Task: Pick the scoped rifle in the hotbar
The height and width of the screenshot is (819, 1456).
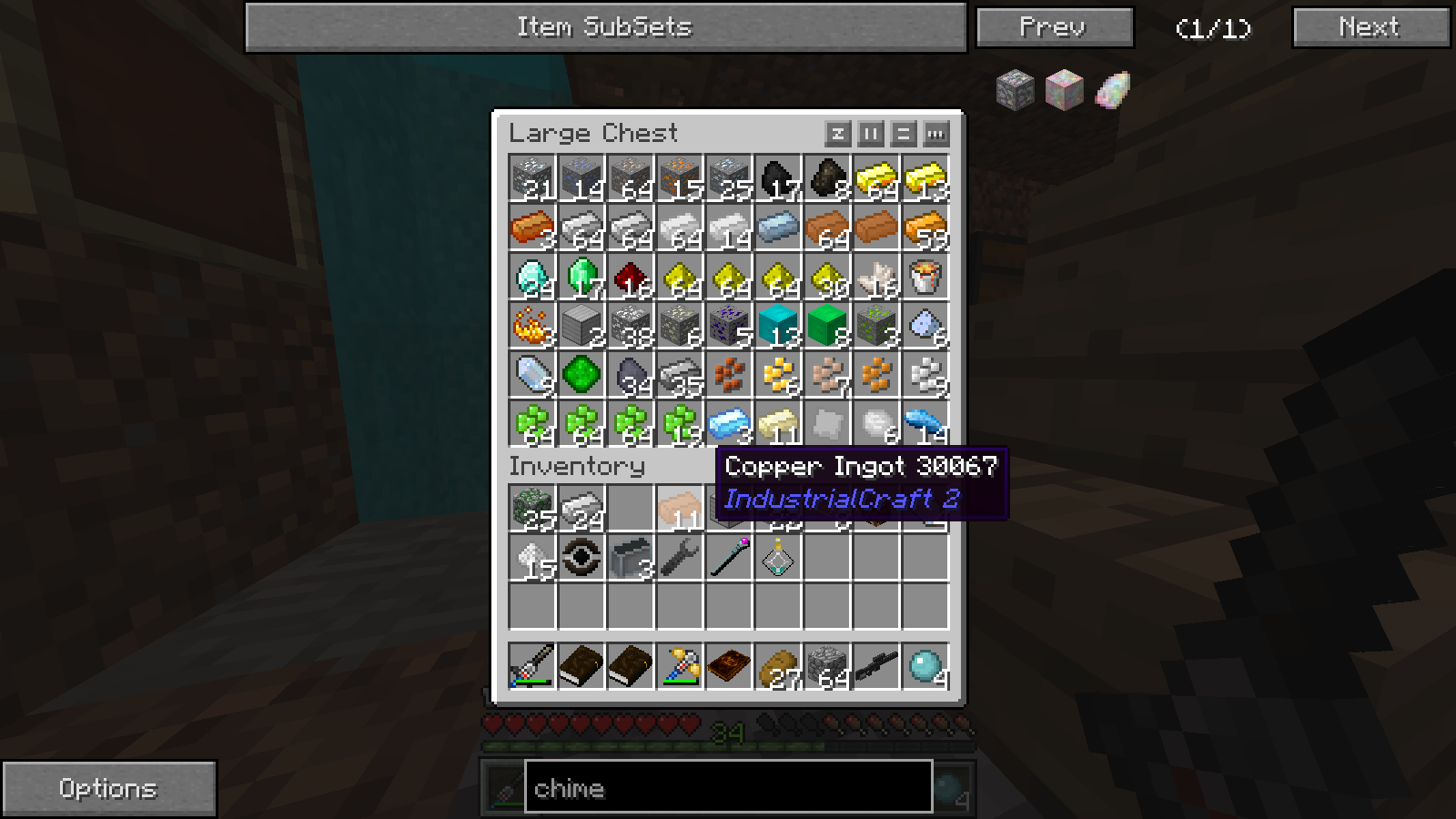Action: coord(876,667)
